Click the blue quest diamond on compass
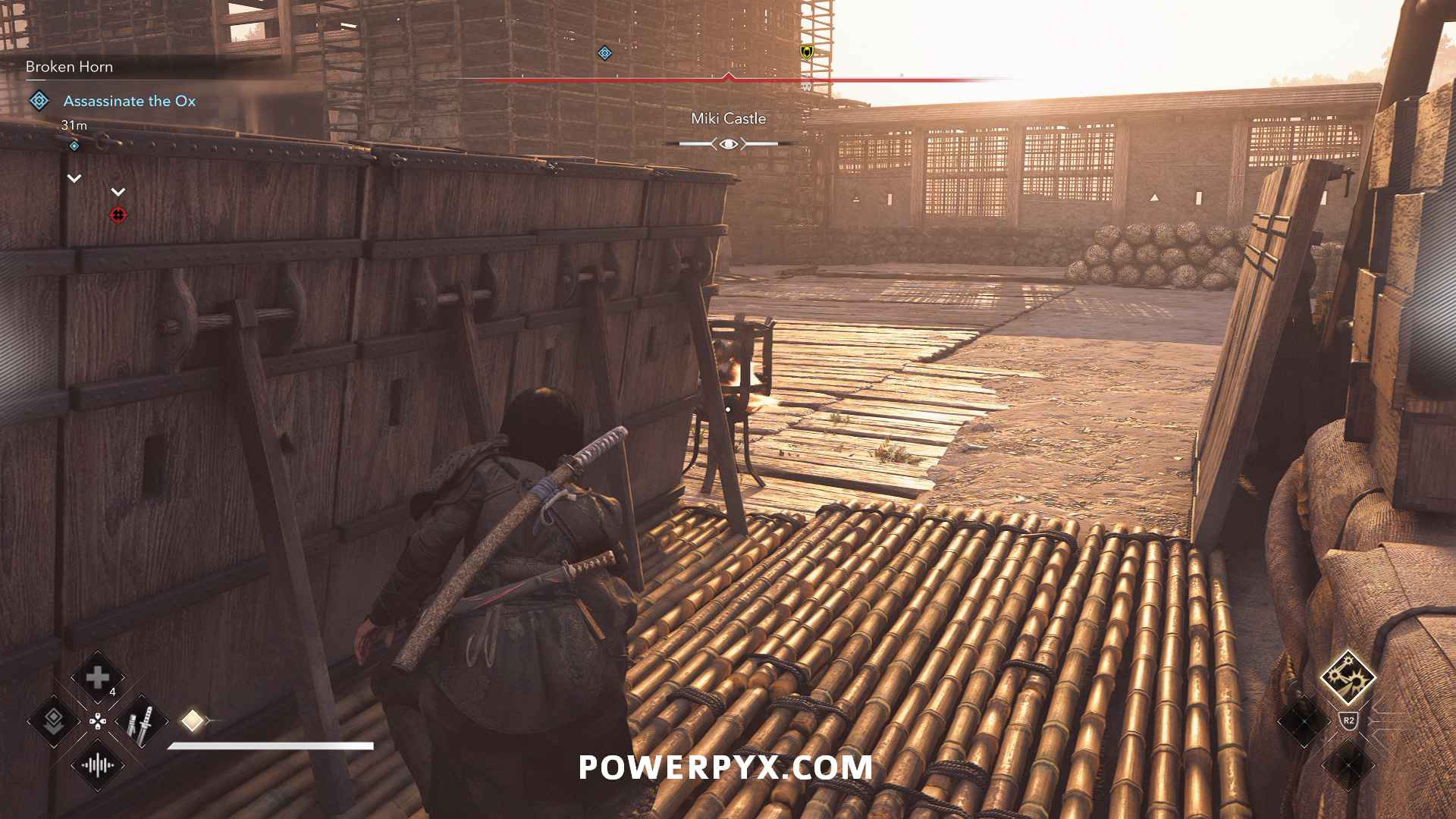This screenshot has height=819, width=1456. 604,53
